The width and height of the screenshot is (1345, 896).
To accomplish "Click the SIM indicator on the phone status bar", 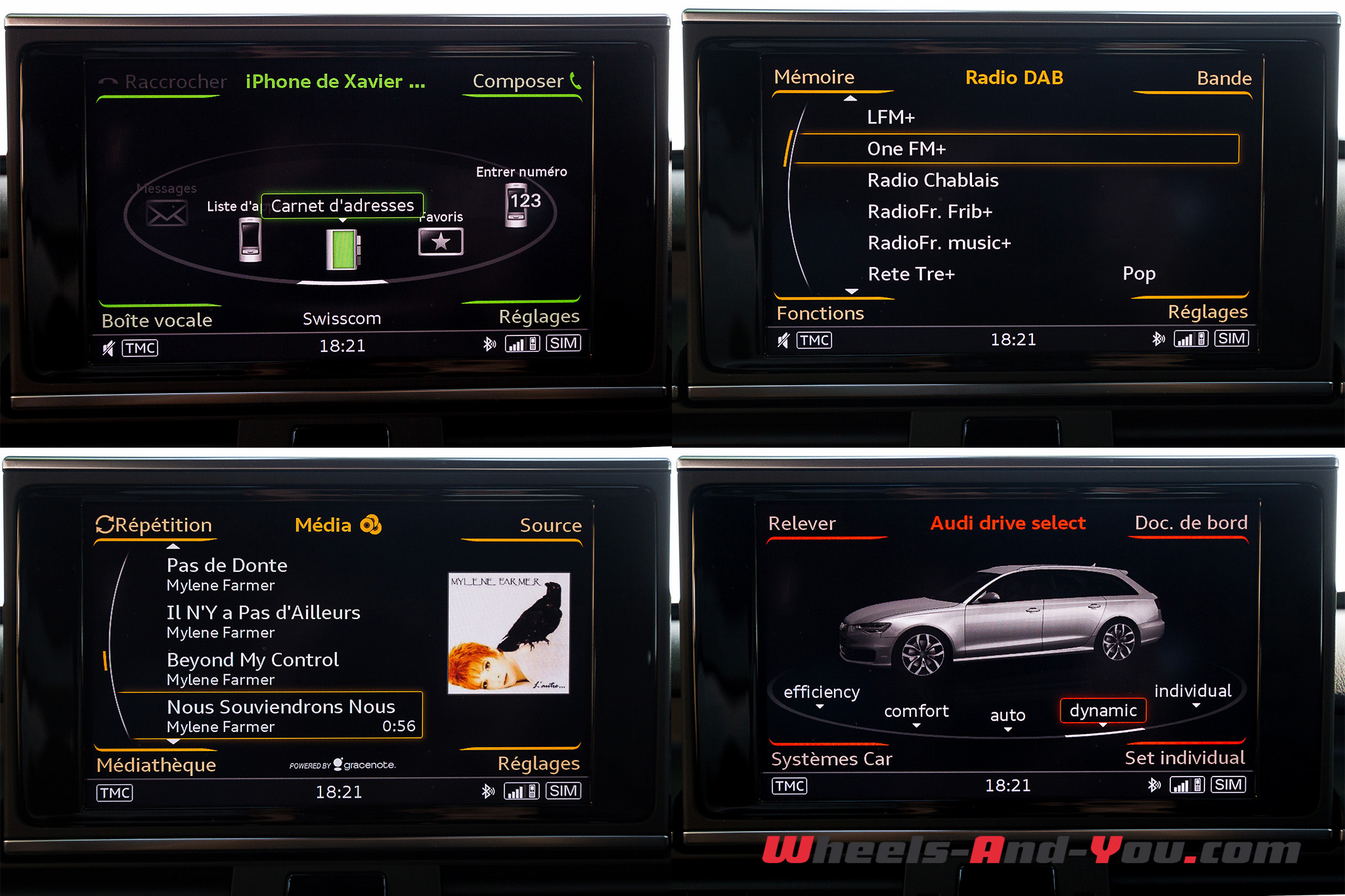I will pyautogui.click(x=563, y=342).
